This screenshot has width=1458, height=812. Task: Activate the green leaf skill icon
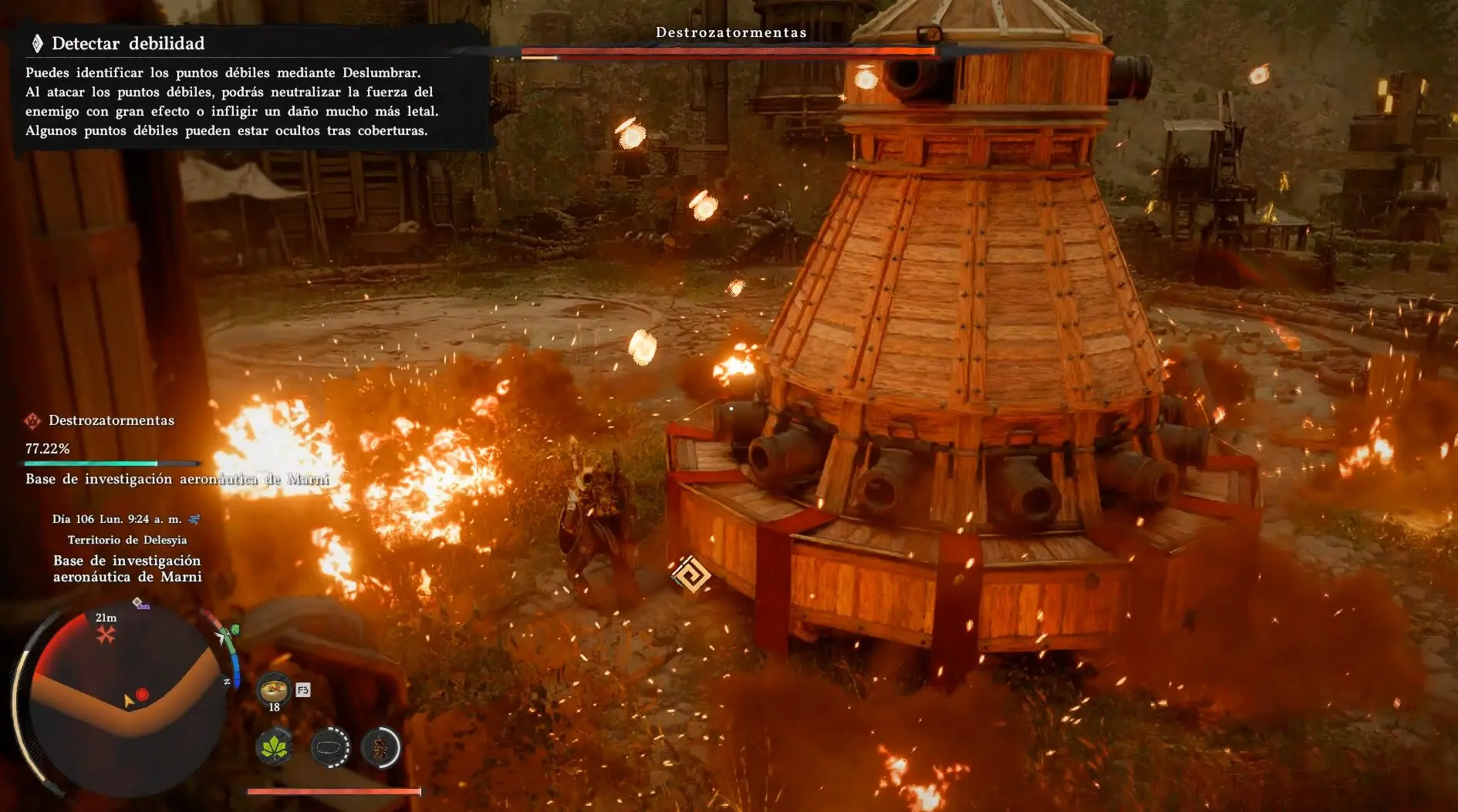tap(275, 747)
